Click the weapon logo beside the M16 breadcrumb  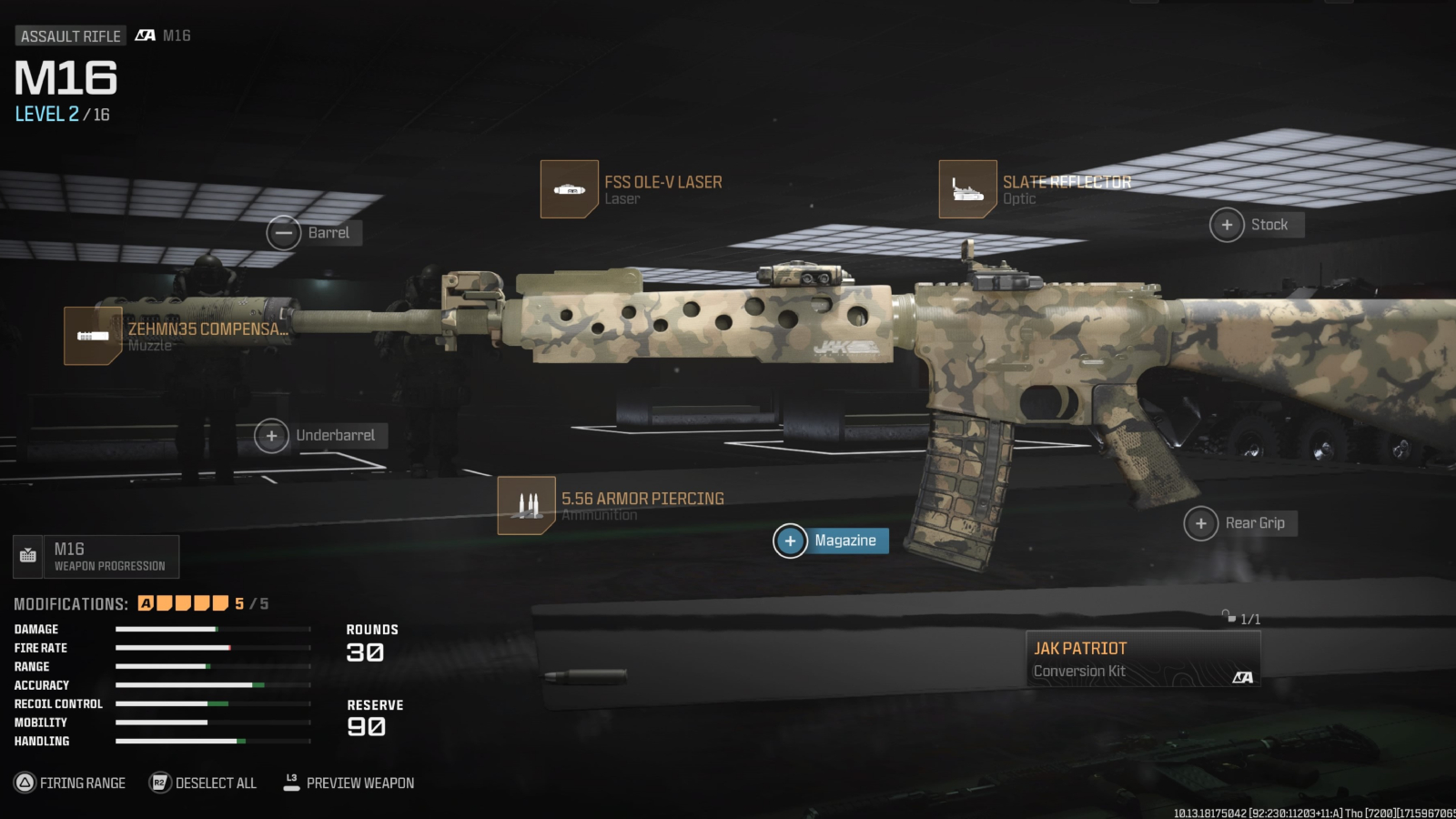click(144, 36)
